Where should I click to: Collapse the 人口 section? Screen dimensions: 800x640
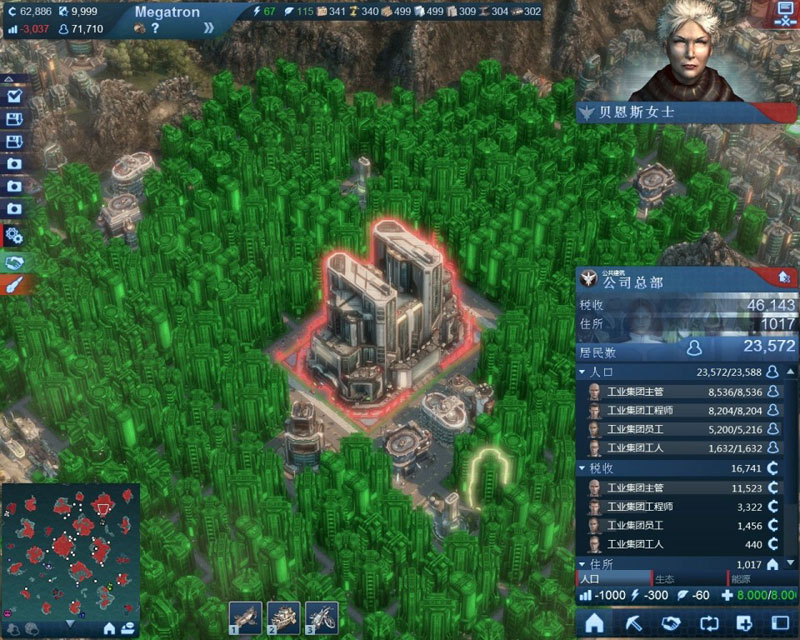[x=584, y=372]
